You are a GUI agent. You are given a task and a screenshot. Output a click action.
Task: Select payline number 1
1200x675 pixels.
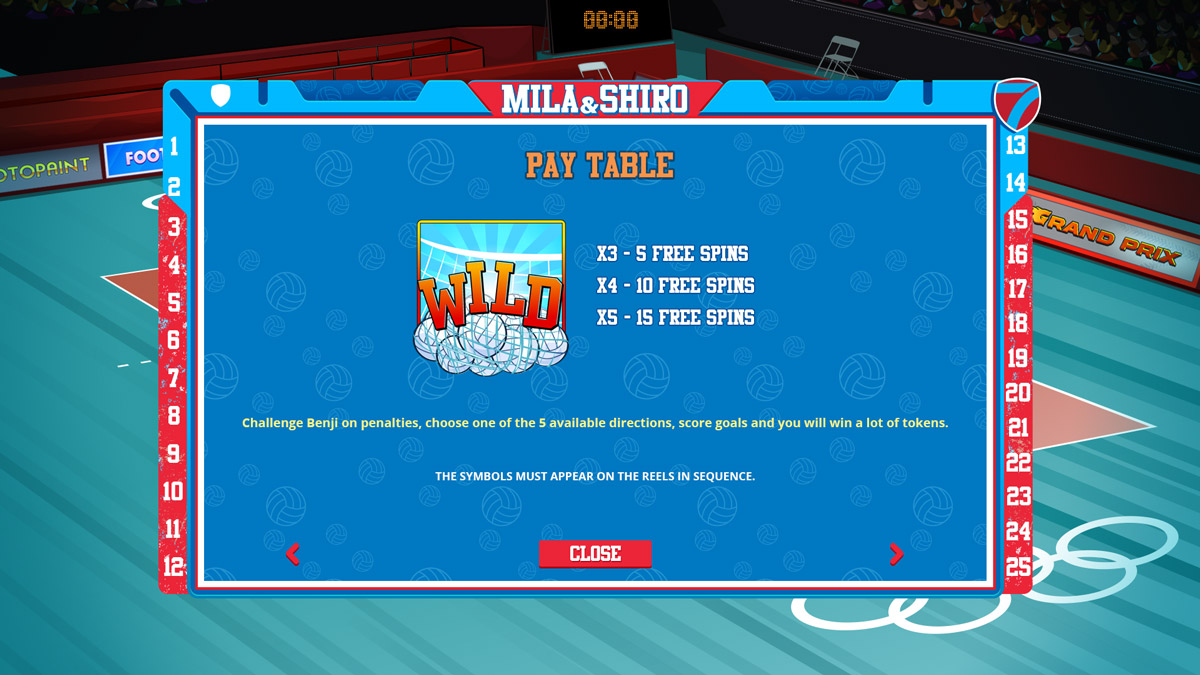(174, 147)
